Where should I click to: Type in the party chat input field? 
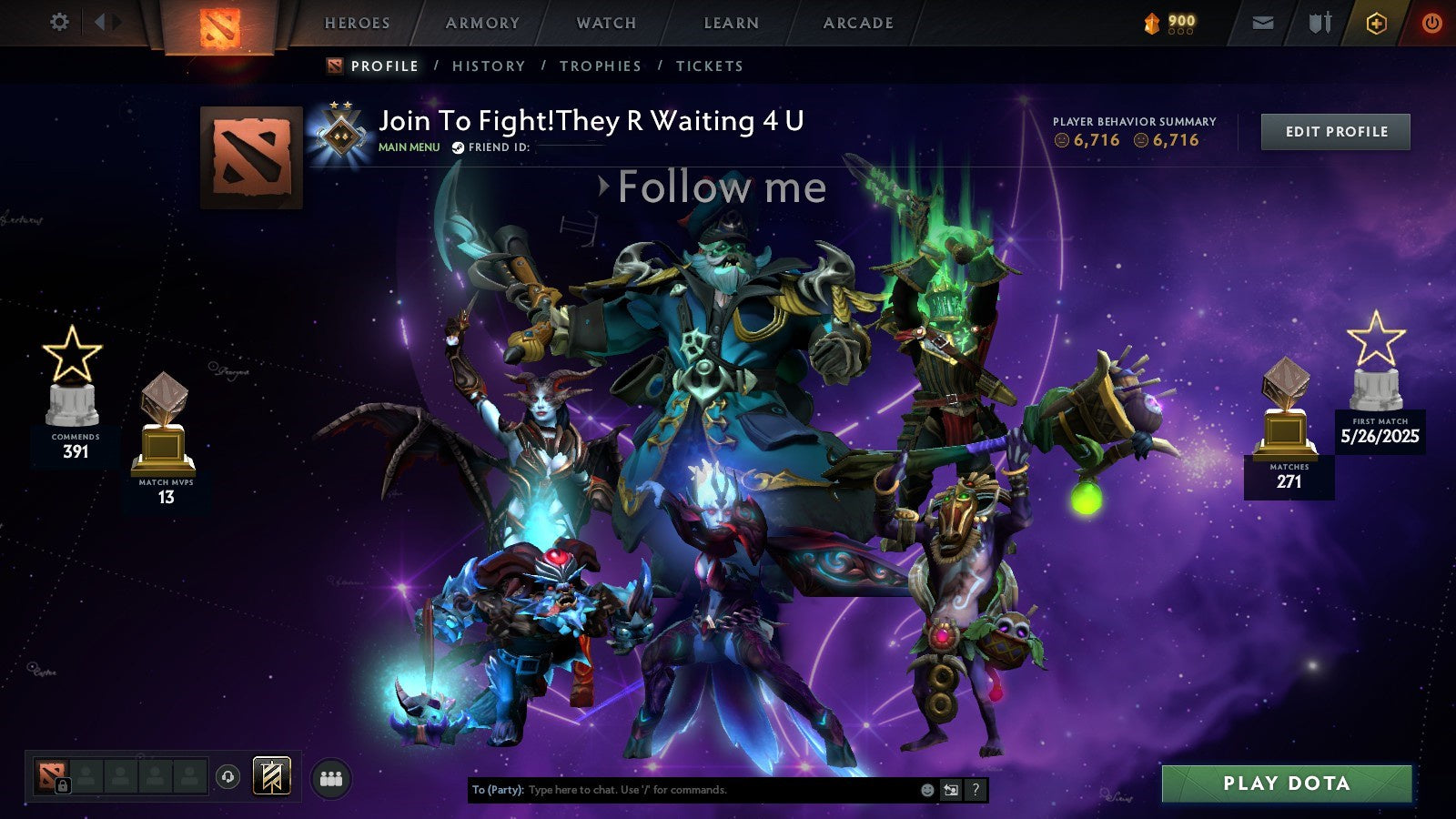tap(637, 791)
